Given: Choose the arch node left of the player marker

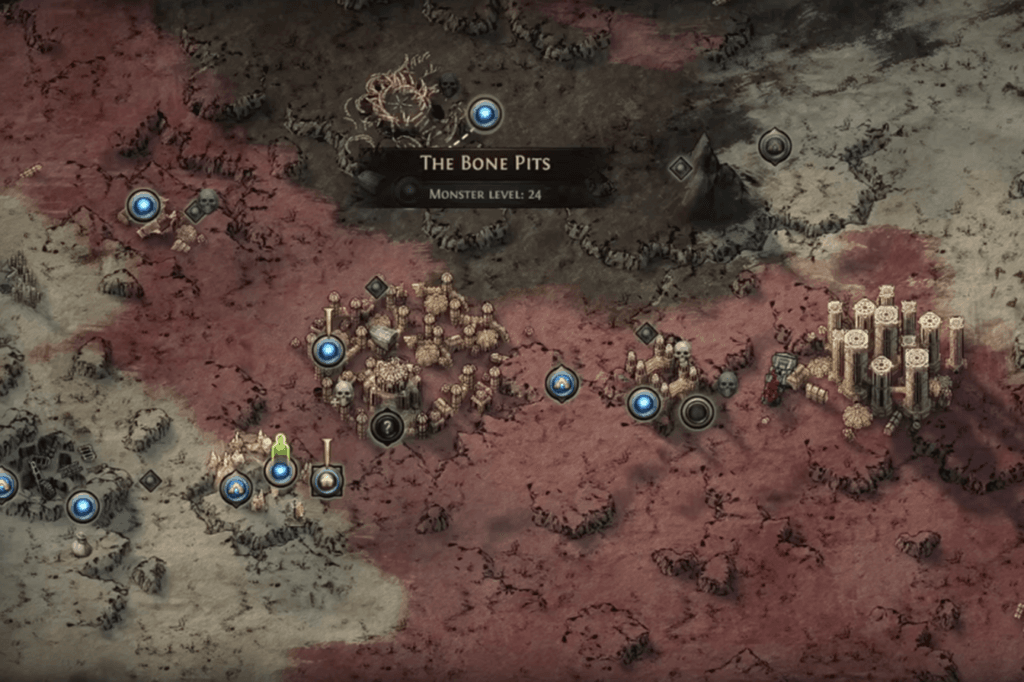Looking at the screenshot, I should (237, 487).
